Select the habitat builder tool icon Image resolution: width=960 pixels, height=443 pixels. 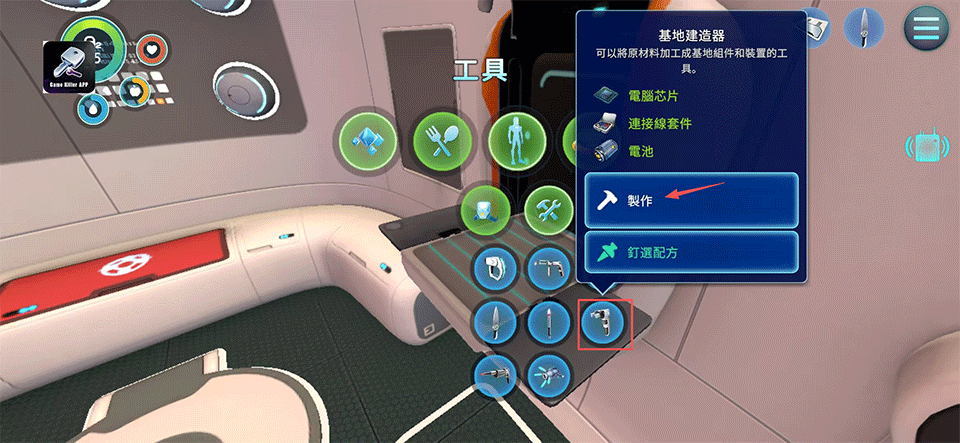pos(605,322)
